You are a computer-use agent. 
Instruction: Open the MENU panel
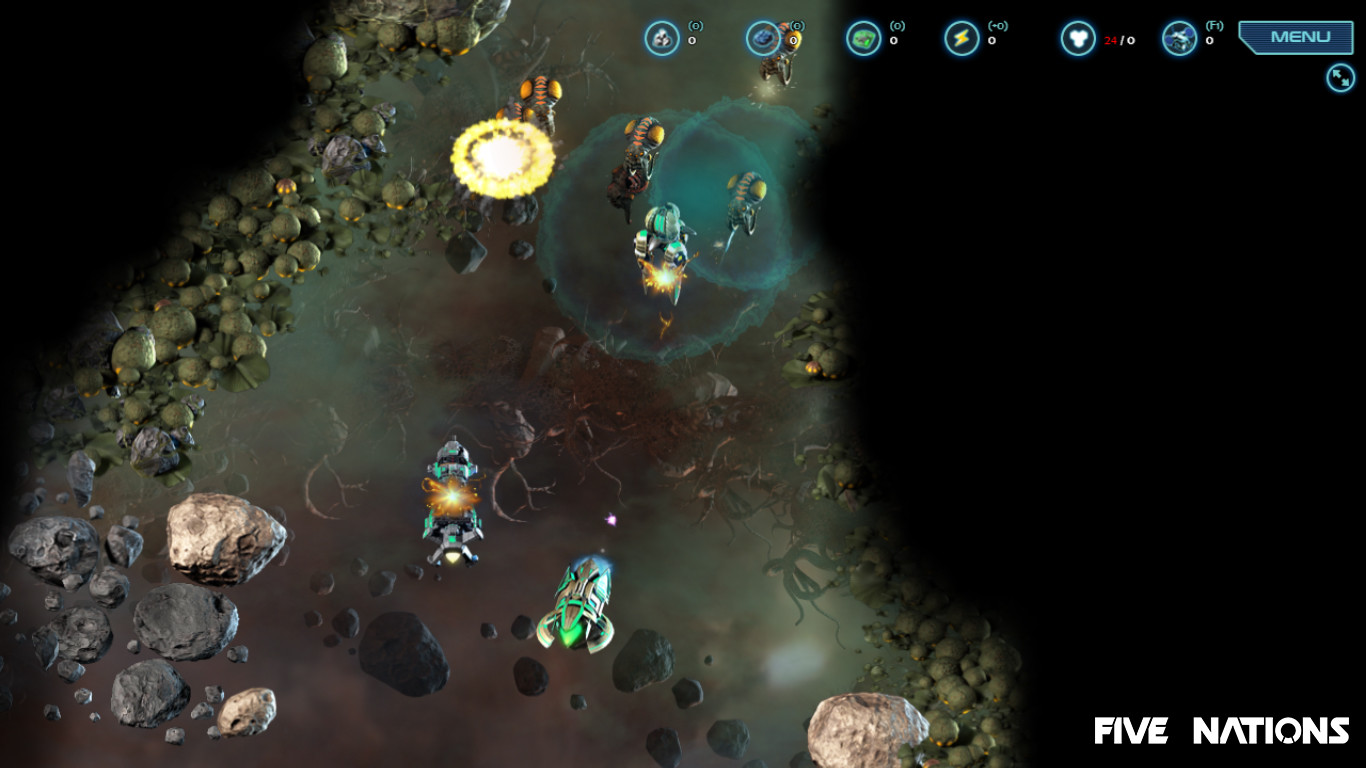point(1296,36)
